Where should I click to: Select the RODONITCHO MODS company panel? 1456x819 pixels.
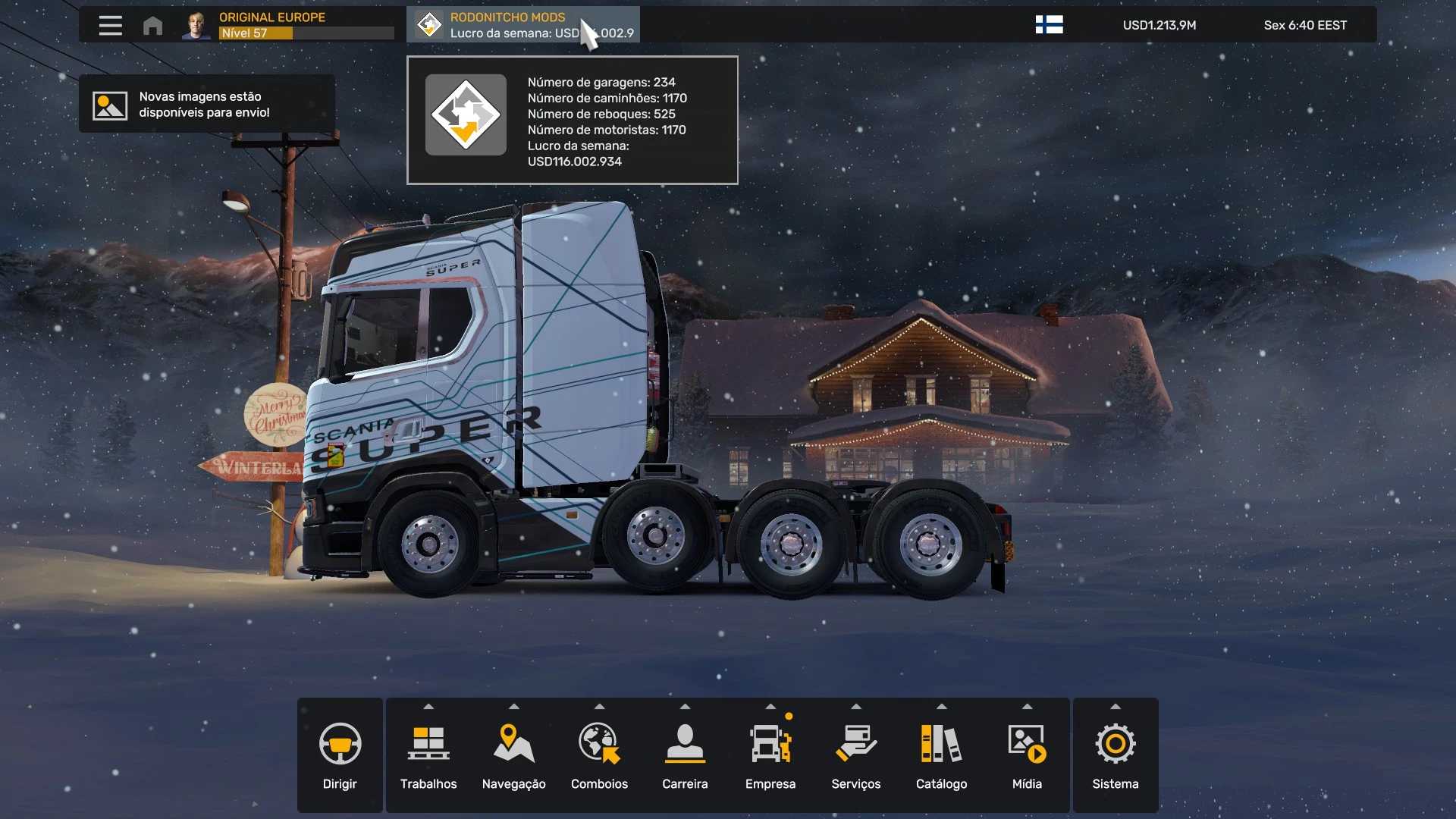point(523,25)
